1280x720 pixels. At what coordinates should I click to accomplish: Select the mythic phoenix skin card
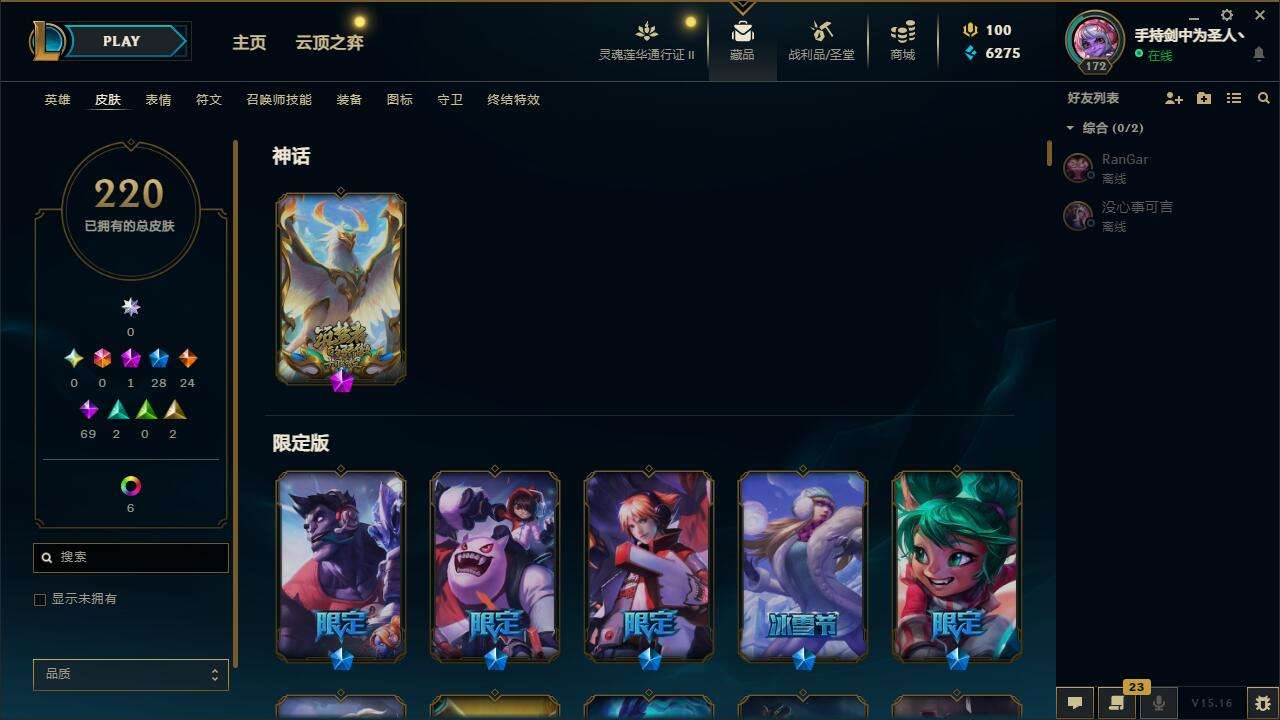(x=341, y=288)
